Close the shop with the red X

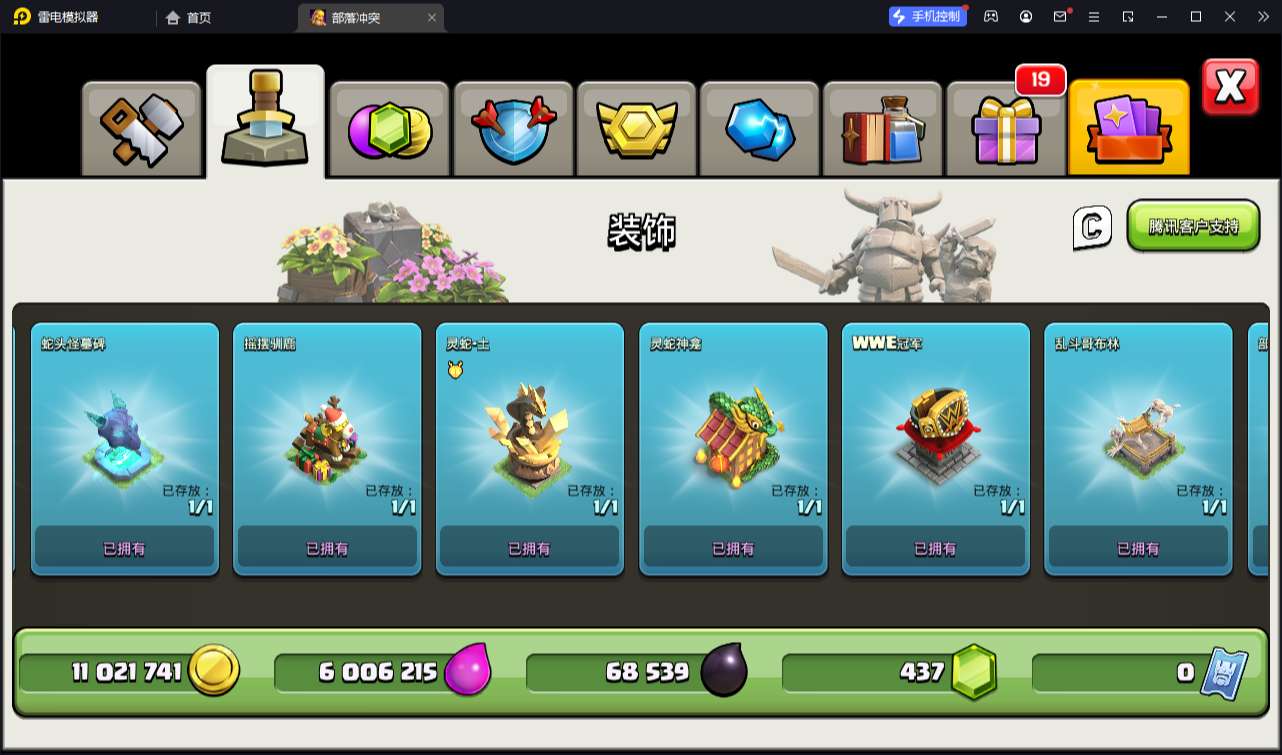pyautogui.click(x=1230, y=87)
